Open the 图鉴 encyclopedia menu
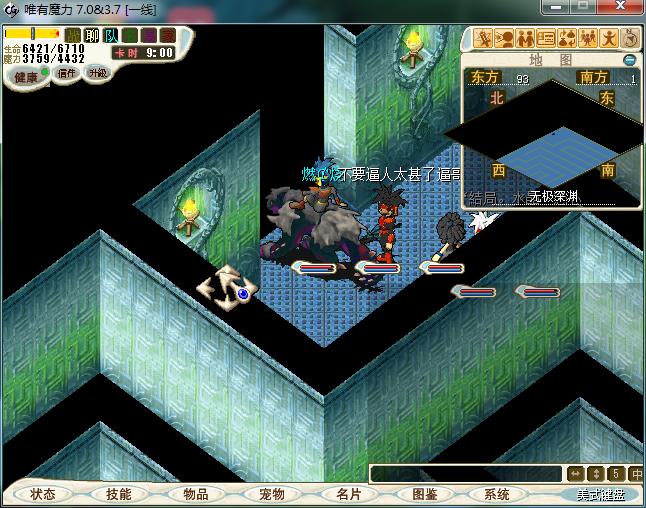This screenshot has height=508, width=646. point(424,494)
